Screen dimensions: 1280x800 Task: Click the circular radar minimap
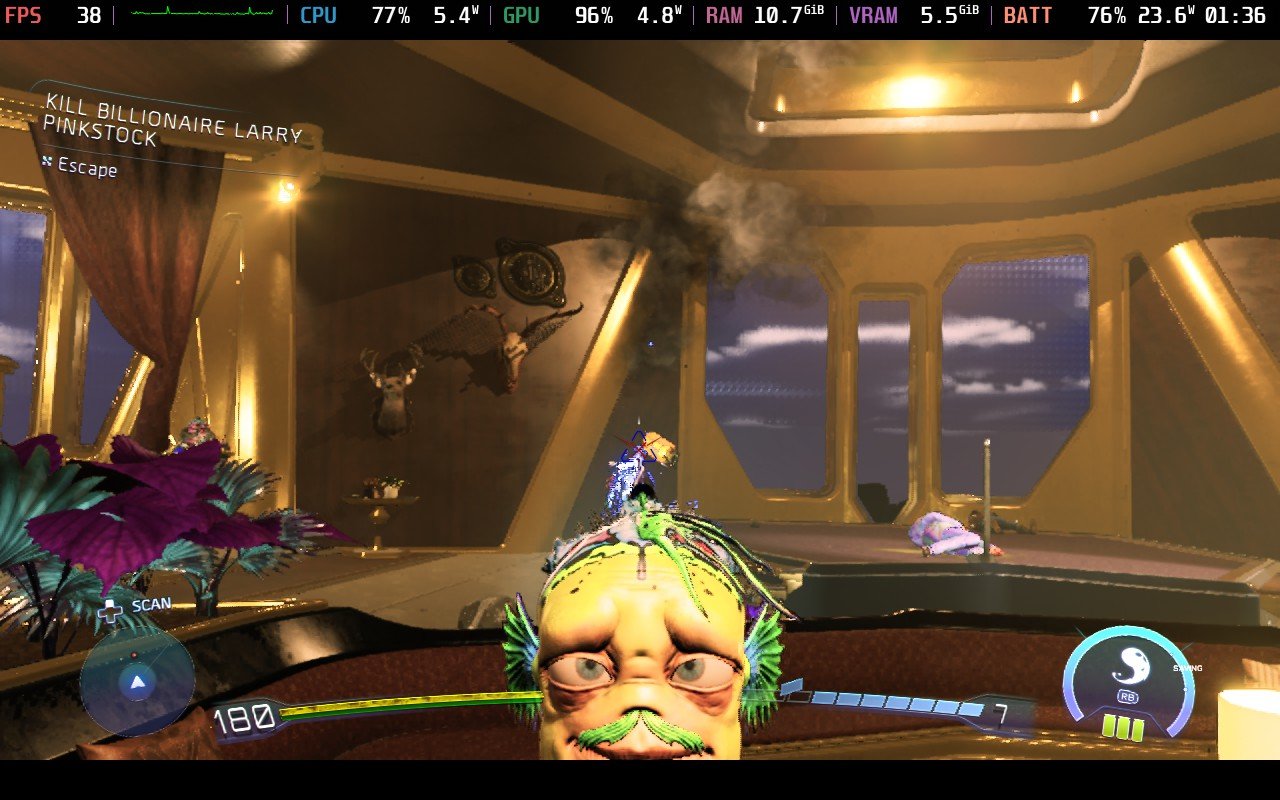(137, 683)
